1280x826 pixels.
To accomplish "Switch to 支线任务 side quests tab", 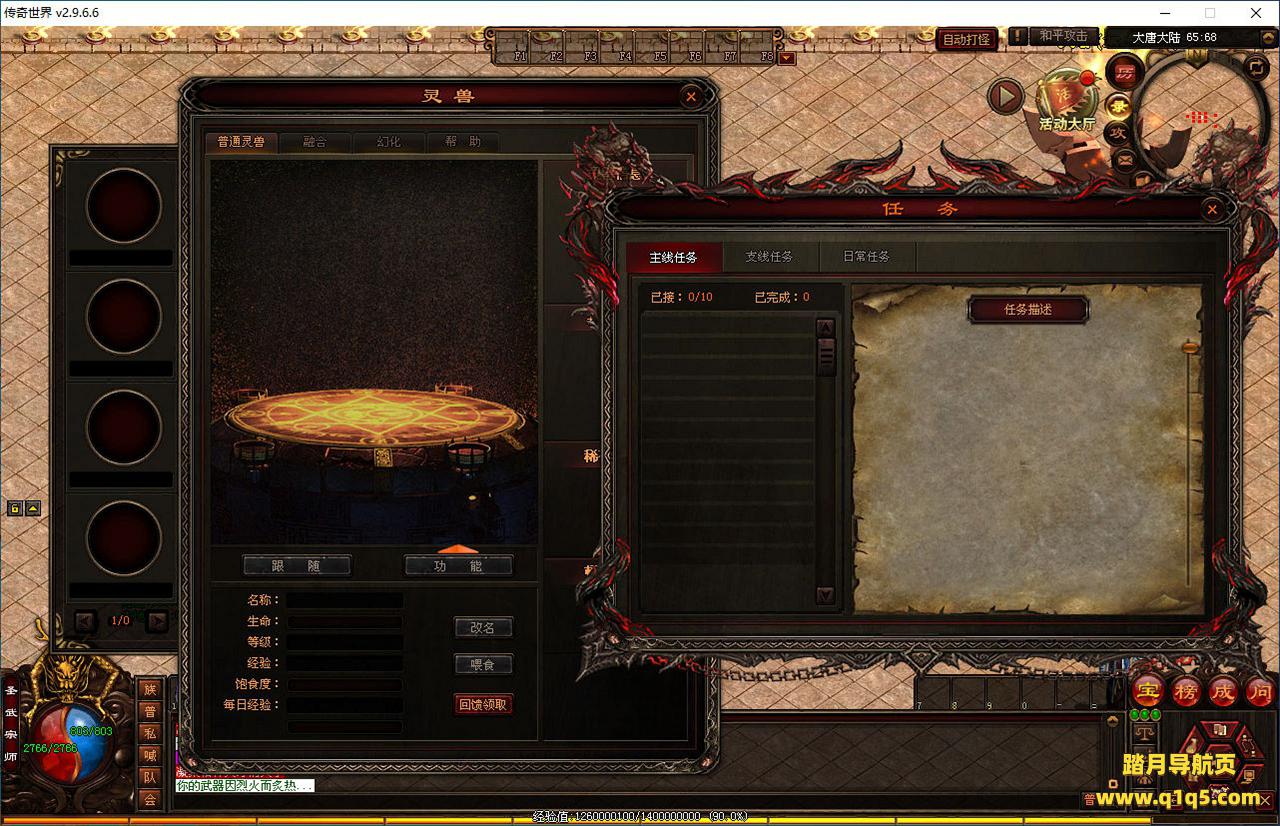I will click(769, 257).
